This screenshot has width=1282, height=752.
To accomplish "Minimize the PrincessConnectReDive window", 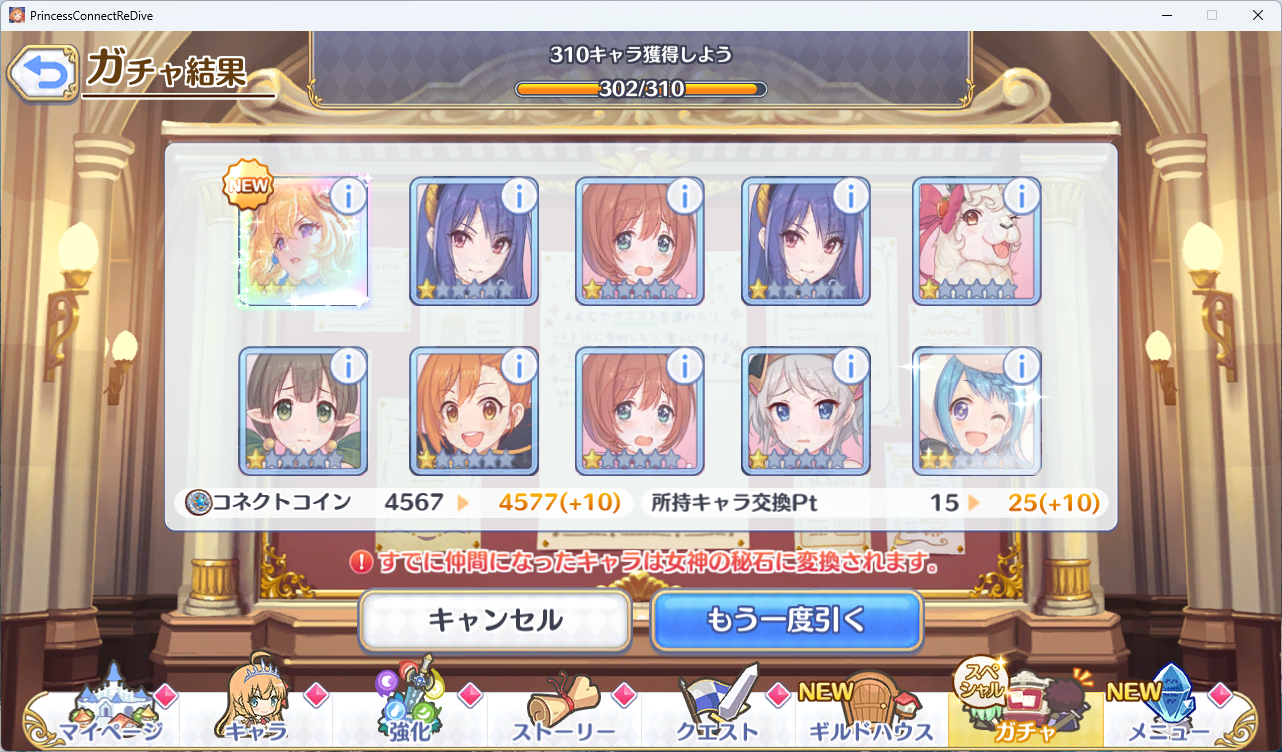I will tap(1166, 15).
